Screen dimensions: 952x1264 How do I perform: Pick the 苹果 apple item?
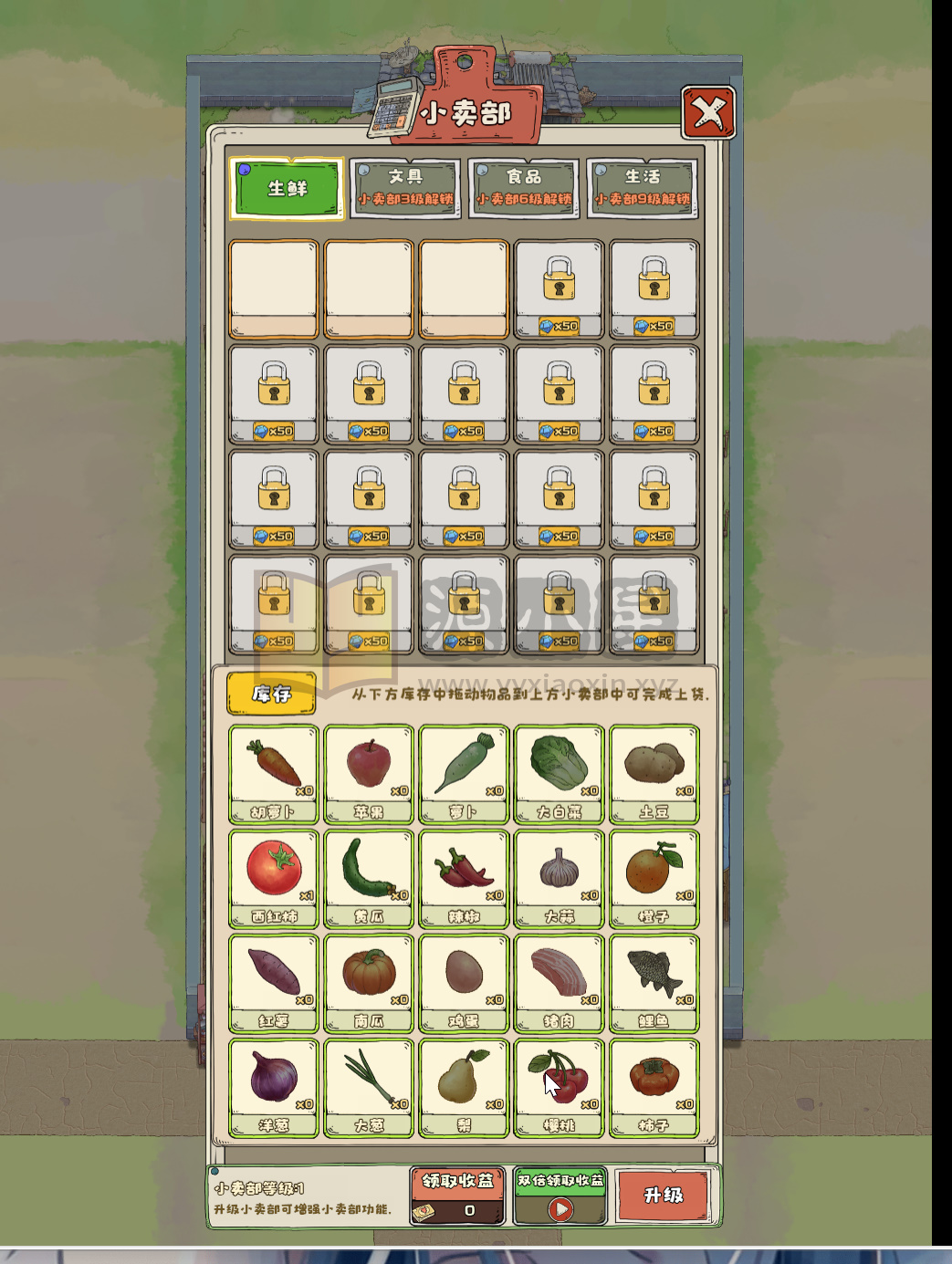tap(369, 774)
